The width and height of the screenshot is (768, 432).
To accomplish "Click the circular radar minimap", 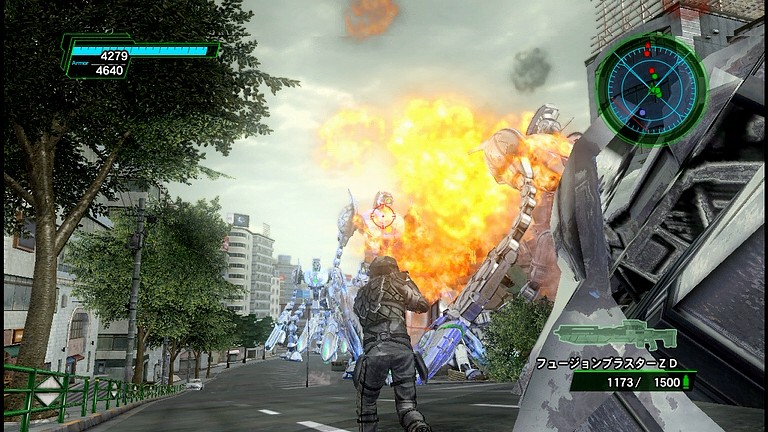I will coord(650,88).
